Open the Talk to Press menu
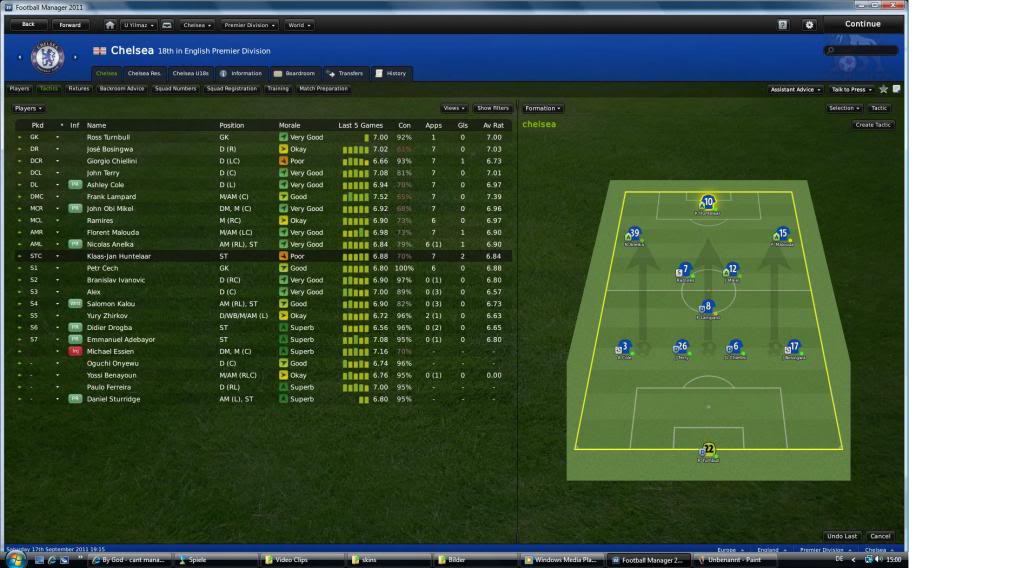 click(849, 89)
